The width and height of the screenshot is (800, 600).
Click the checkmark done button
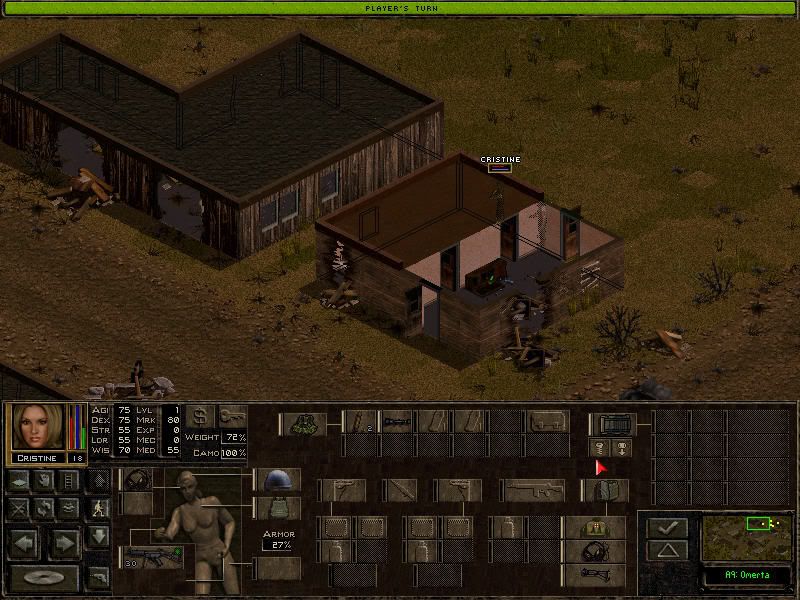pos(666,526)
